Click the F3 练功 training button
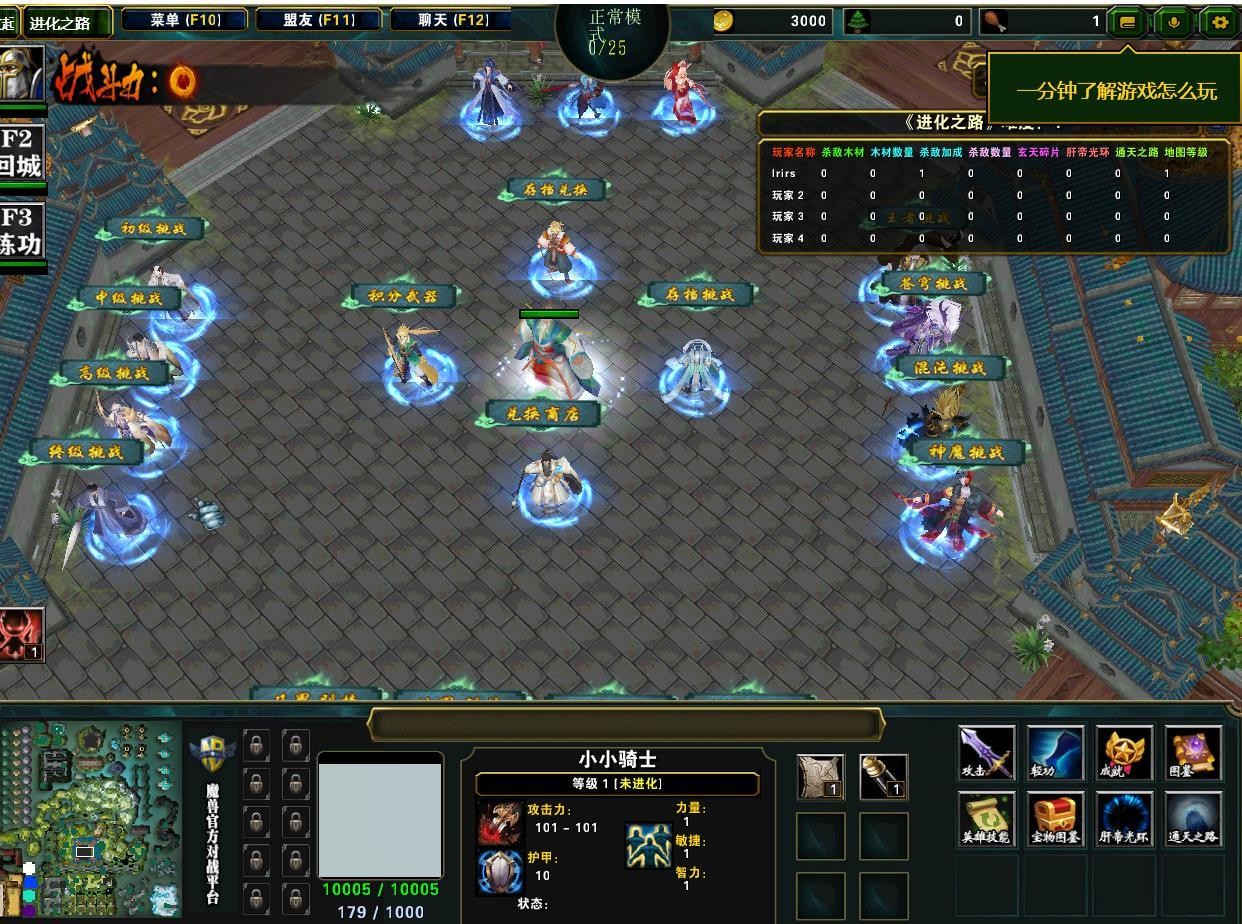This screenshot has height=924, width=1242. coord(21,232)
